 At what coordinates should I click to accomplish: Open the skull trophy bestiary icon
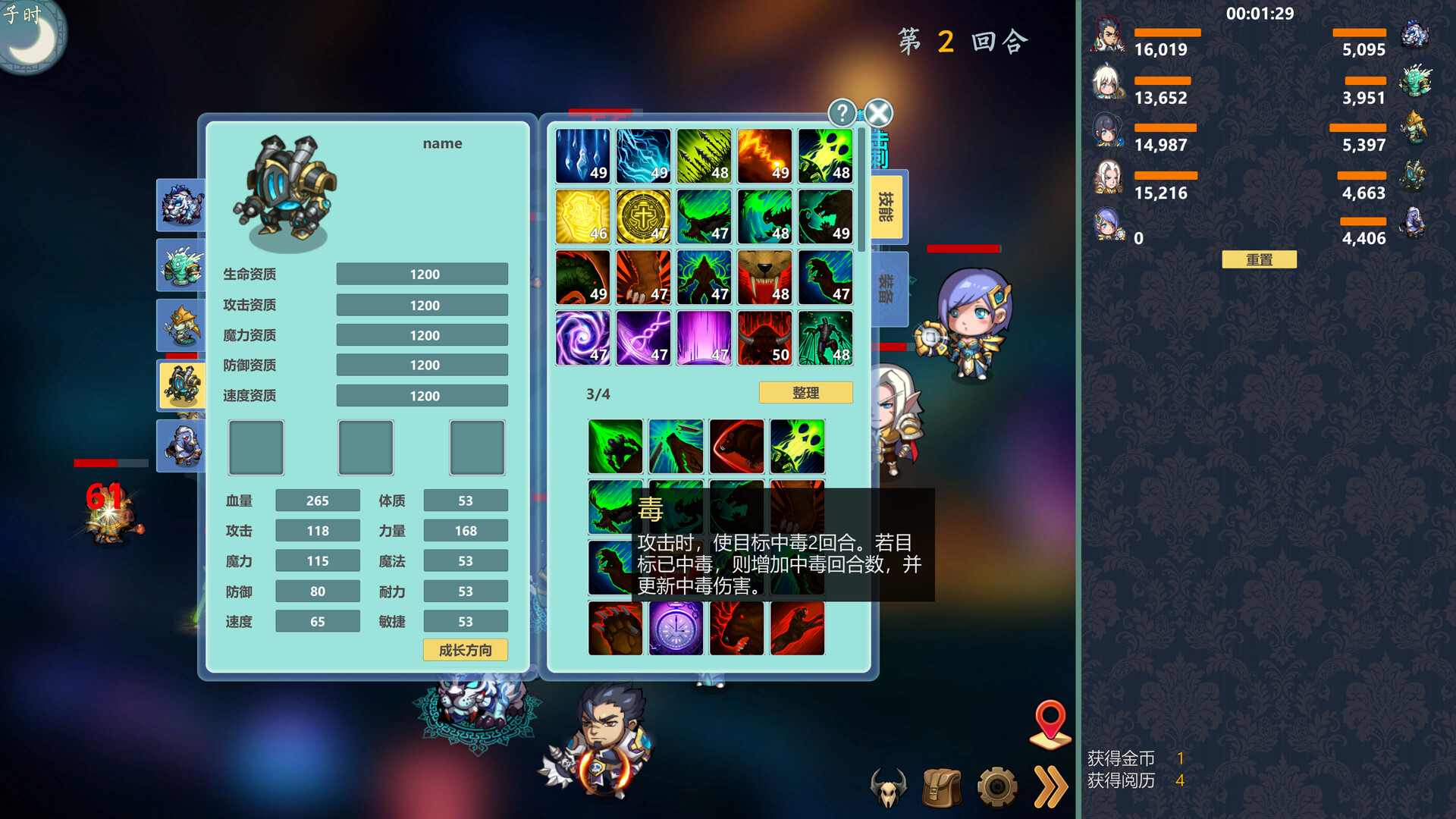889,787
